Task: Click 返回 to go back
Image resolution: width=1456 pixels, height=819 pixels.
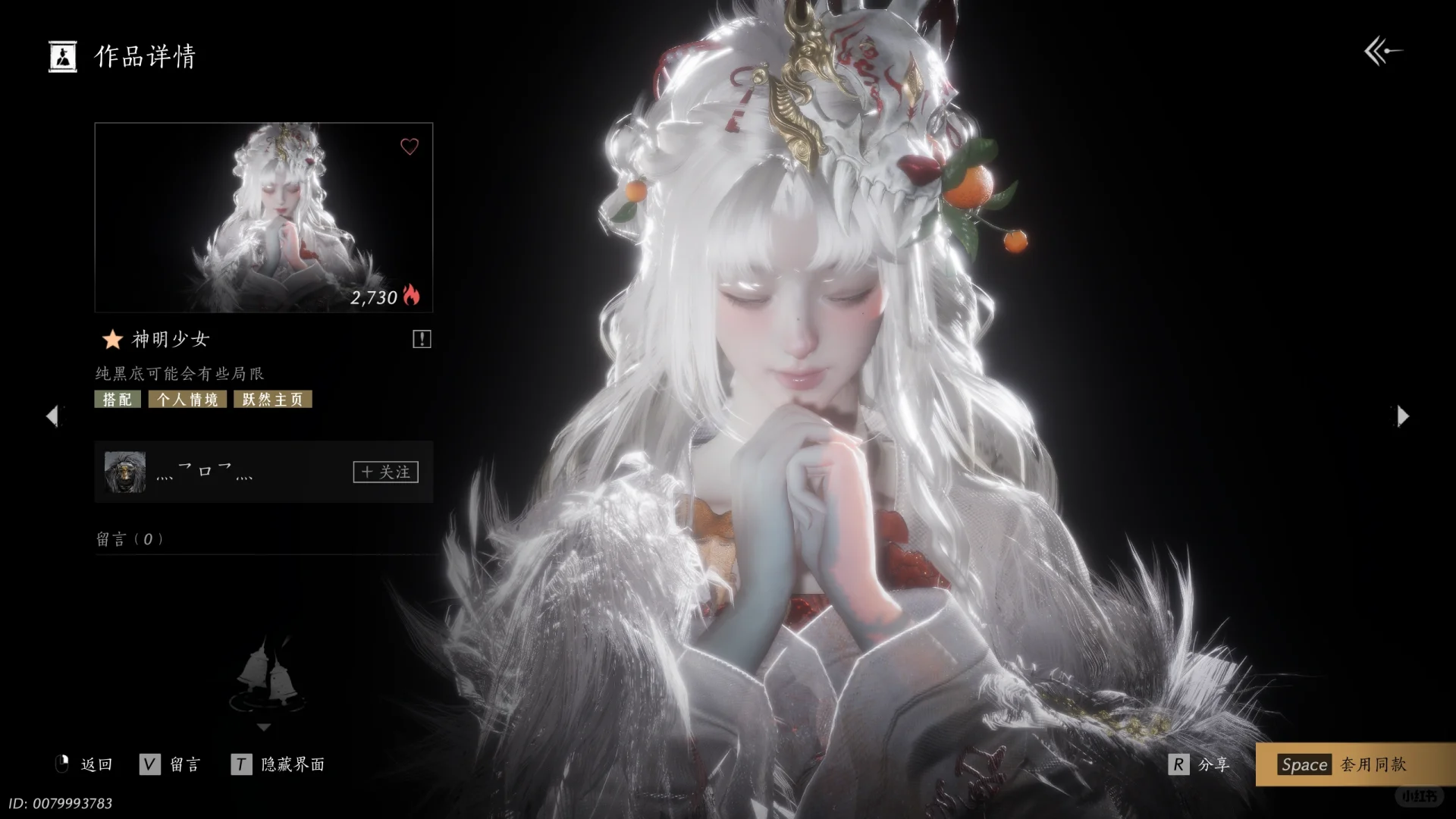Action: 85,764
